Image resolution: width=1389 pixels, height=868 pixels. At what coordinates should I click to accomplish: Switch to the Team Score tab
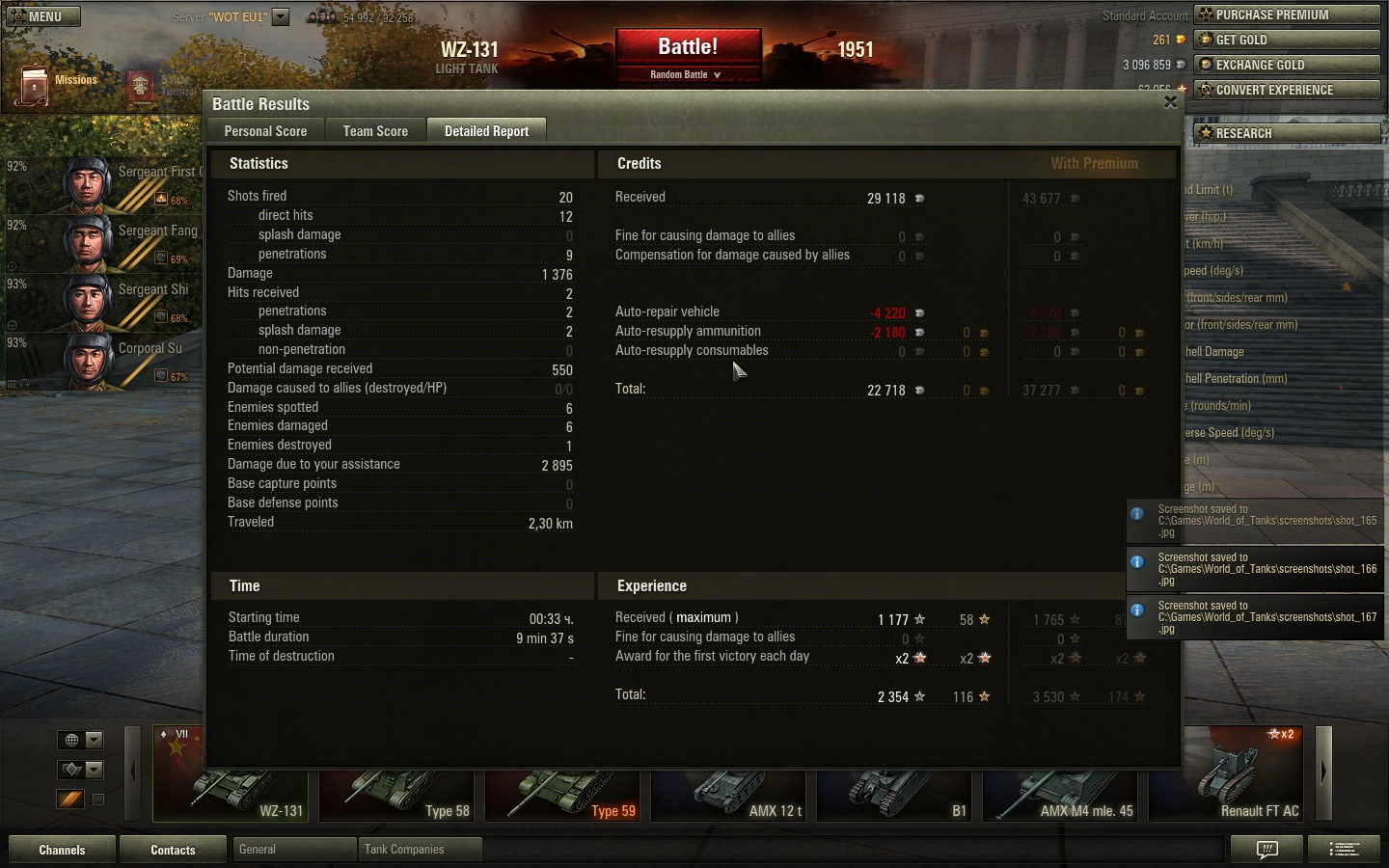pyautogui.click(x=375, y=131)
